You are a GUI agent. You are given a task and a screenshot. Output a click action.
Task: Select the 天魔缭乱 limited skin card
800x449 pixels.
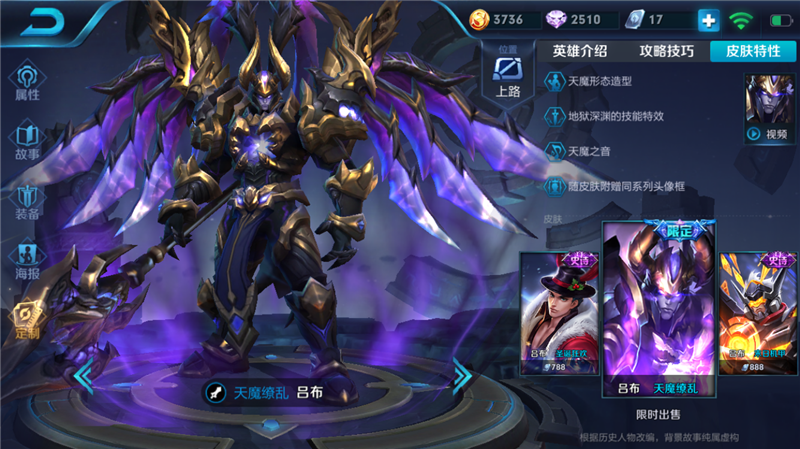coord(658,310)
